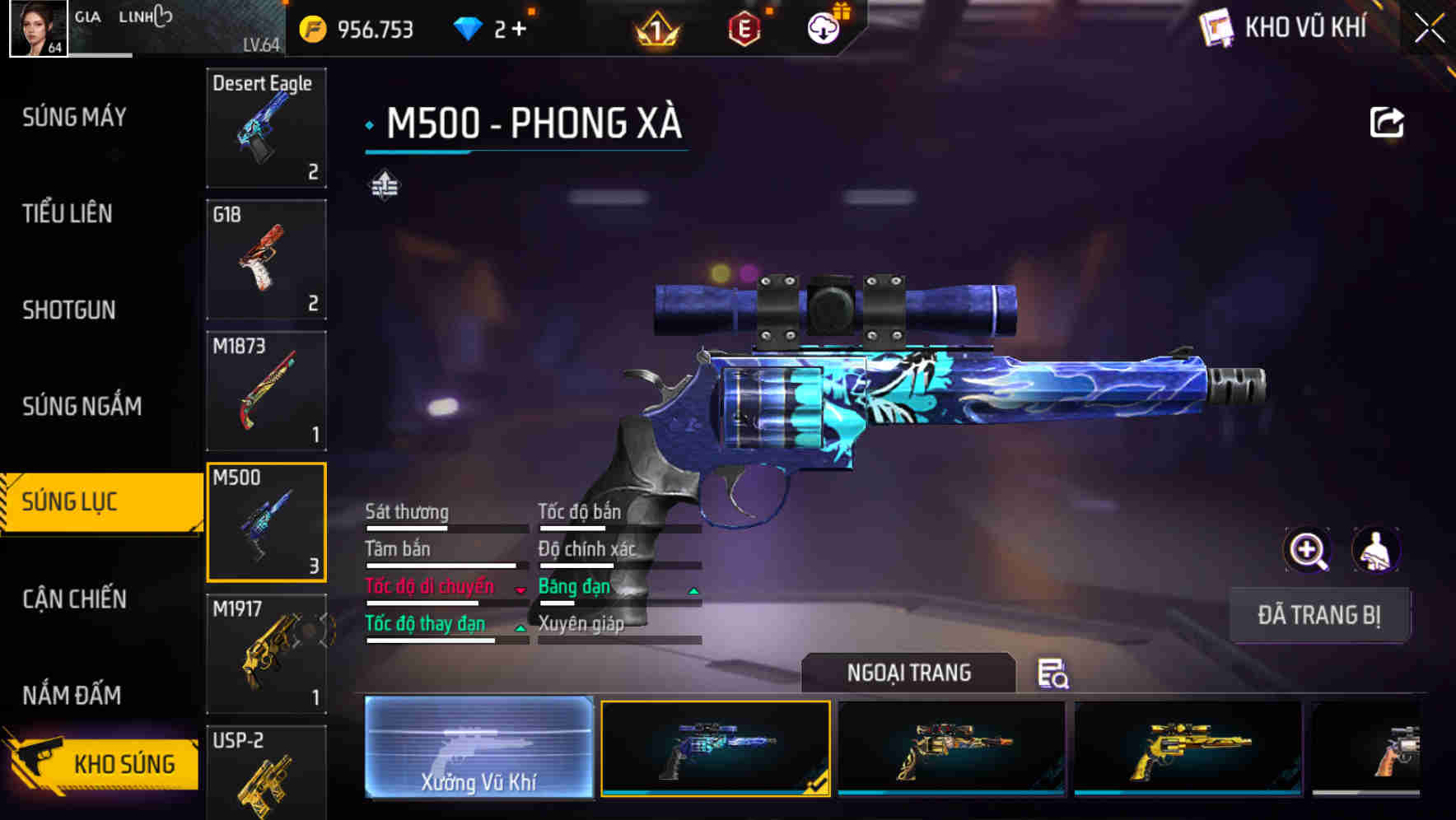
Task: Select the SÚNG NGẮM category in the sidebar
Action: click(79, 406)
